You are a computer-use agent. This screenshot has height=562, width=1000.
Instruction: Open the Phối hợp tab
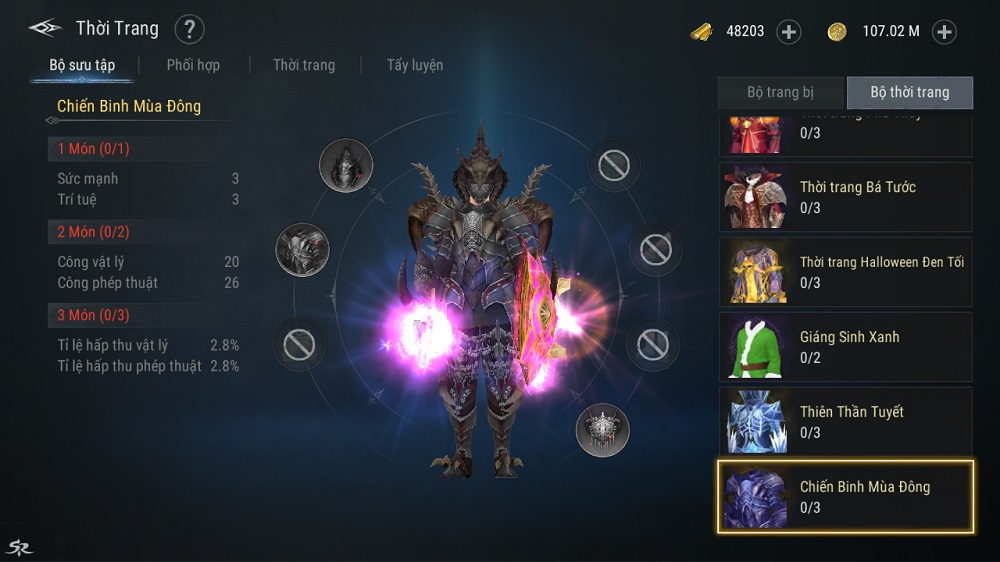(x=193, y=65)
